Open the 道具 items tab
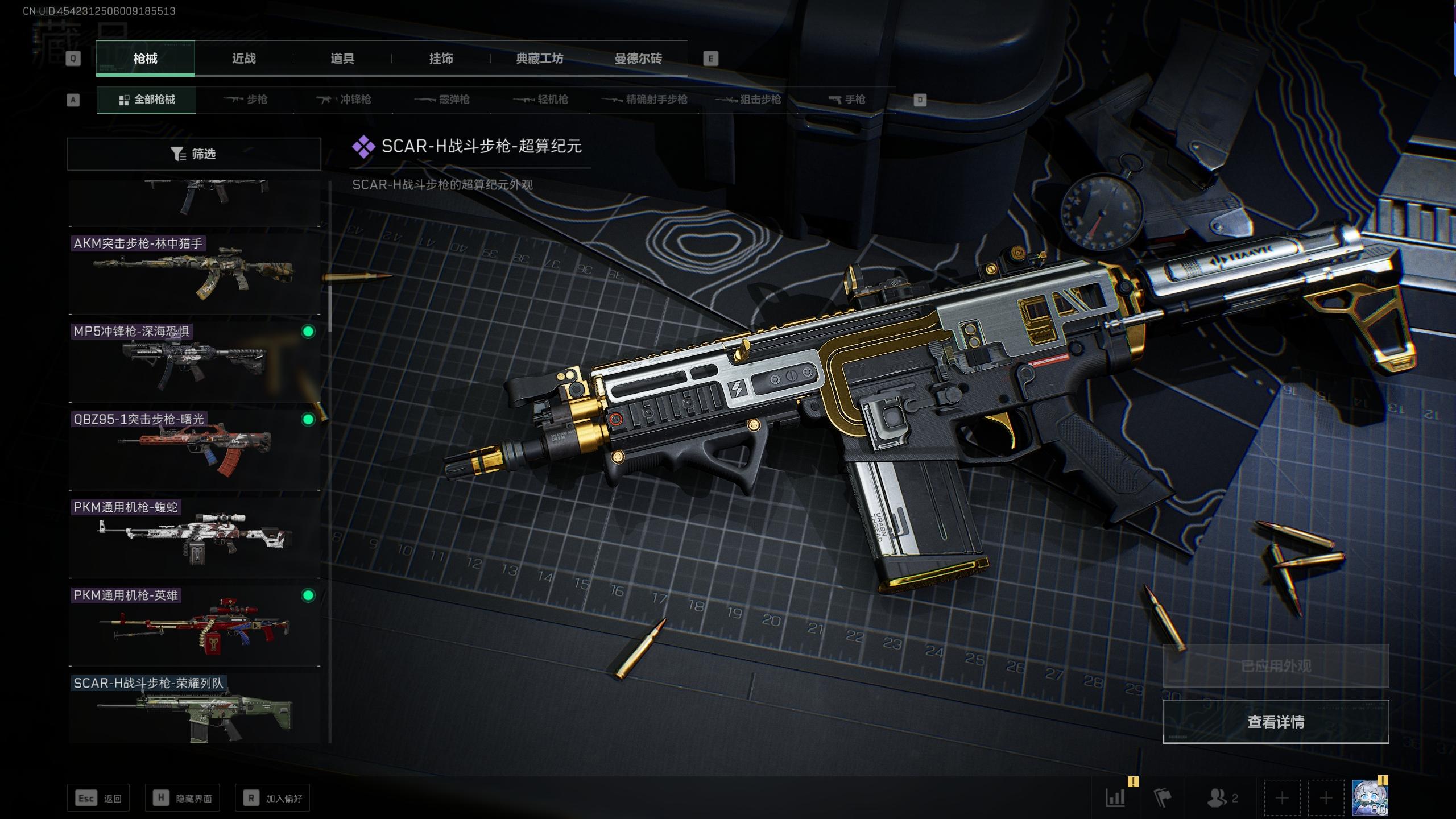The height and width of the screenshot is (819, 1456). pos(342,59)
